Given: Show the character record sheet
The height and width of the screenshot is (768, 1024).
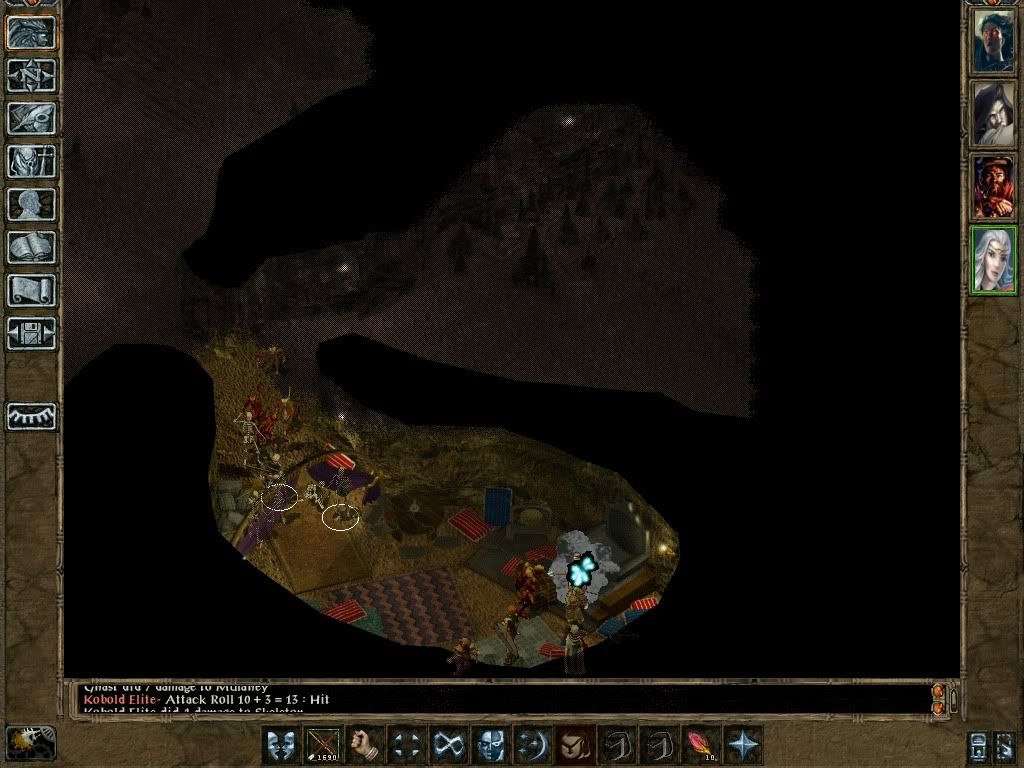Looking at the screenshot, I should [x=32, y=204].
